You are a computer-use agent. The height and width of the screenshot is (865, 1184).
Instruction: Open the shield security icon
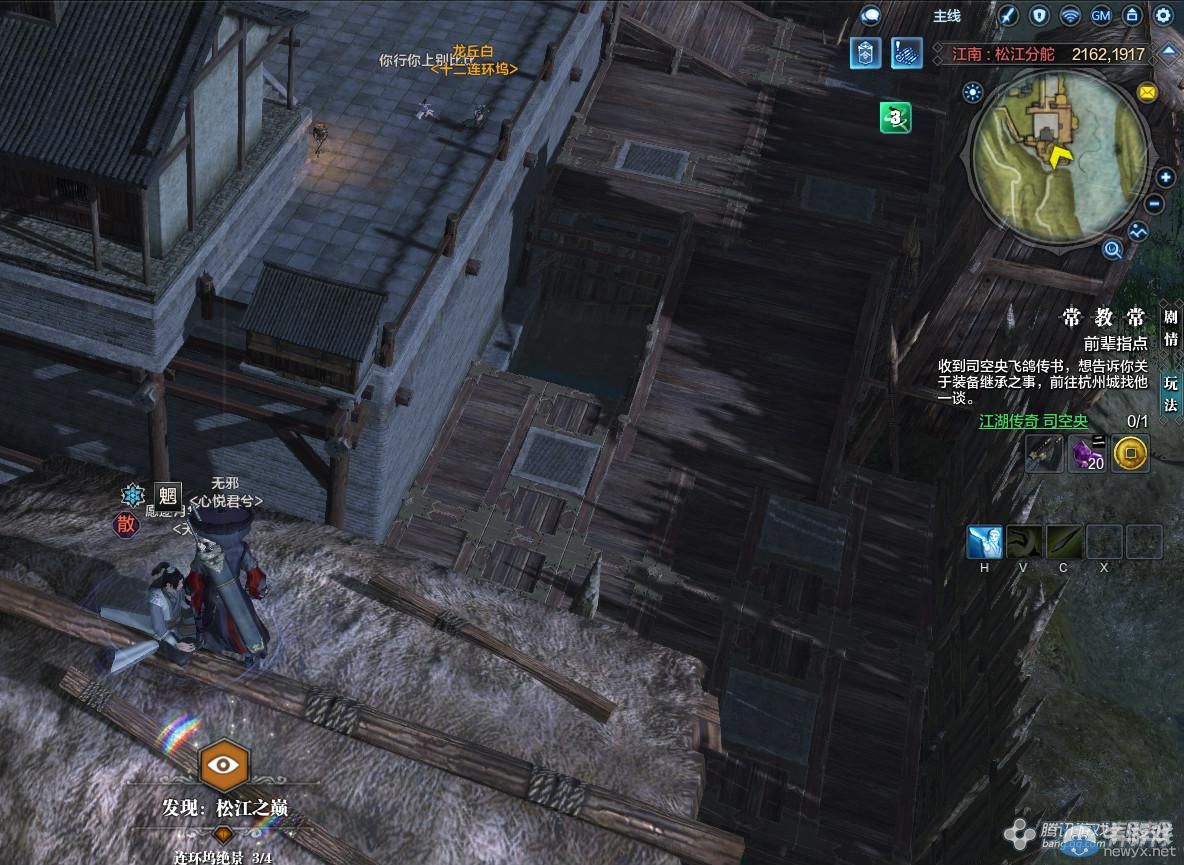click(x=1039, y=16)
